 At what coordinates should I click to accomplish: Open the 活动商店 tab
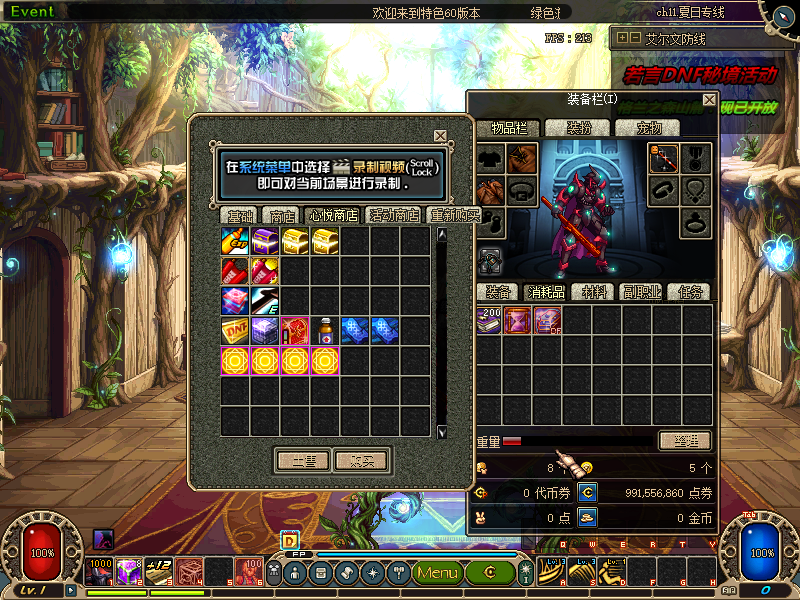tap(394, 216)
